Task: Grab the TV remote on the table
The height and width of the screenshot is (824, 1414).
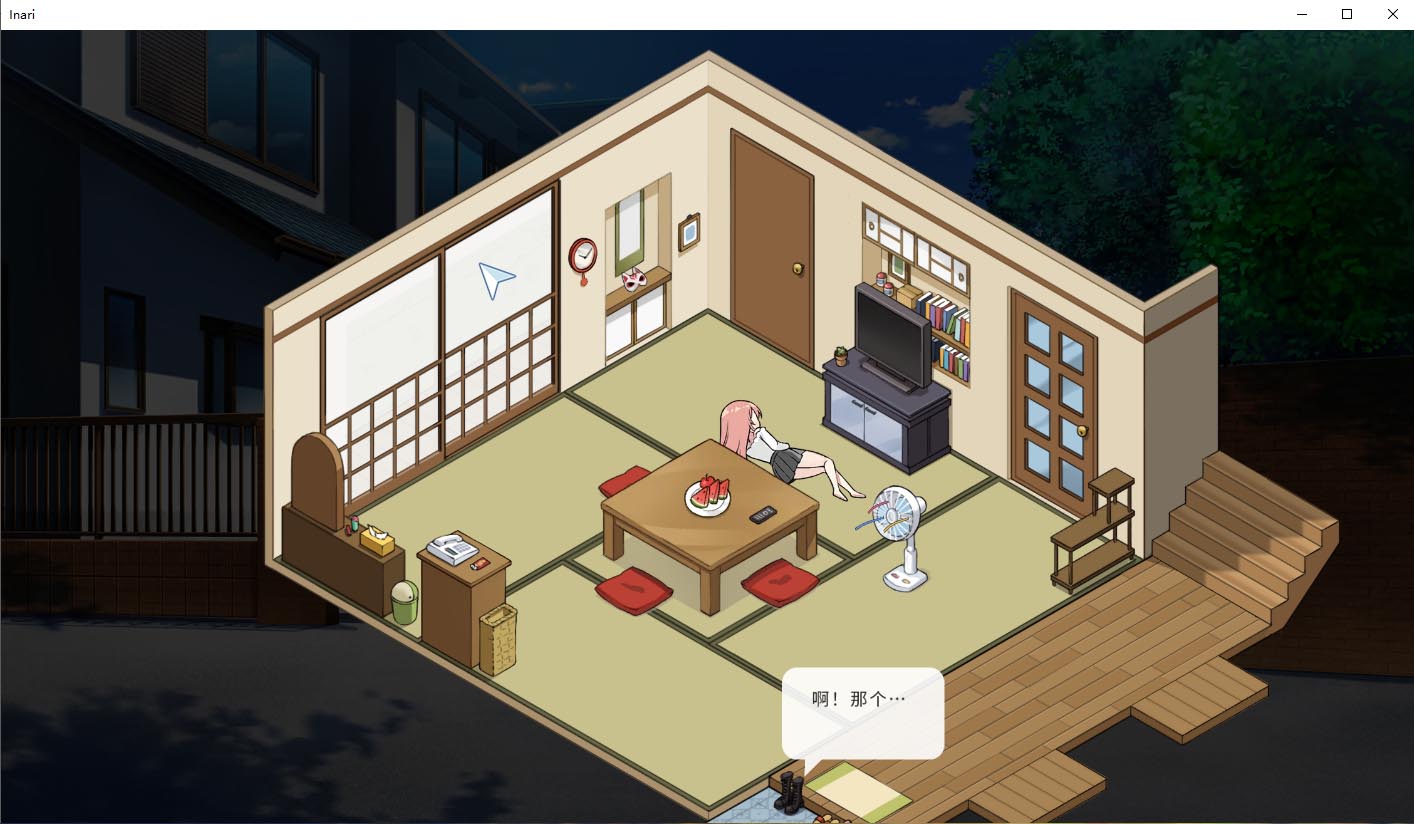Action: pos(760,515)
